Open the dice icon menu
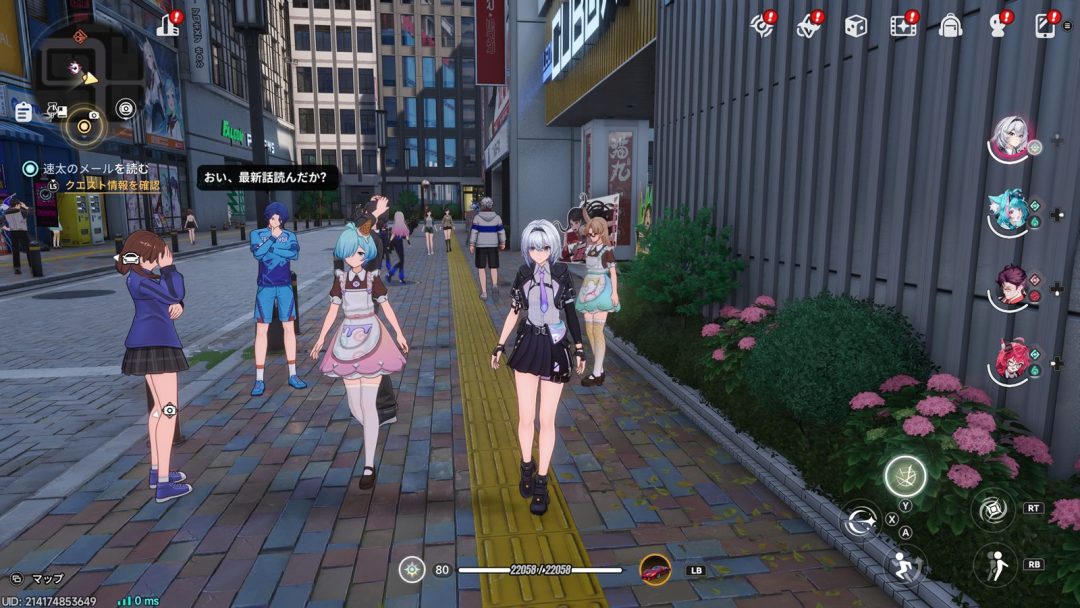 point(855,26)
